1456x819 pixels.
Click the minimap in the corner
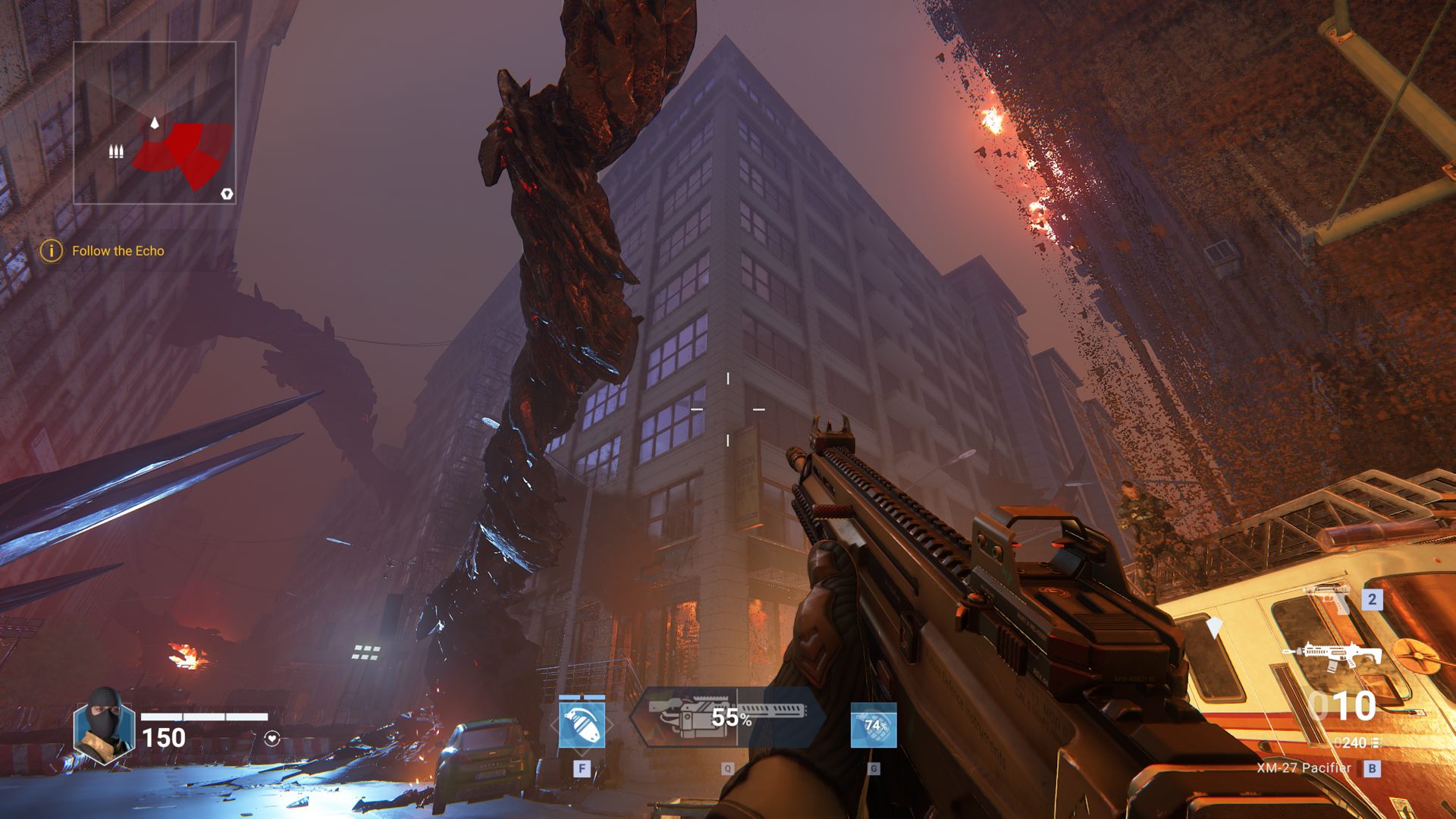tap(155, 123)
